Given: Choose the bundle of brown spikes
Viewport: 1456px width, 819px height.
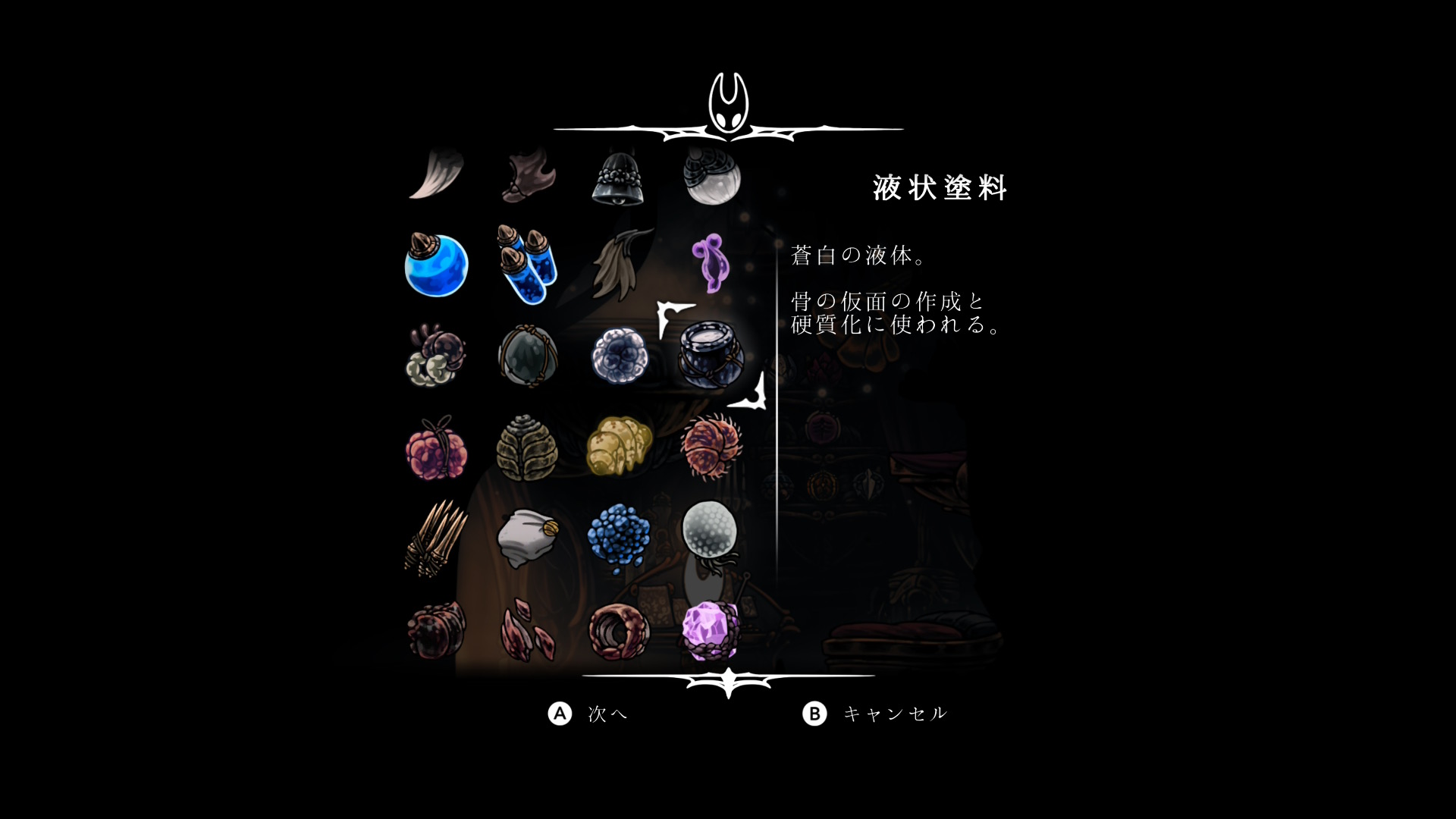Looking at the screenshot, I should (x=436, y=538).
